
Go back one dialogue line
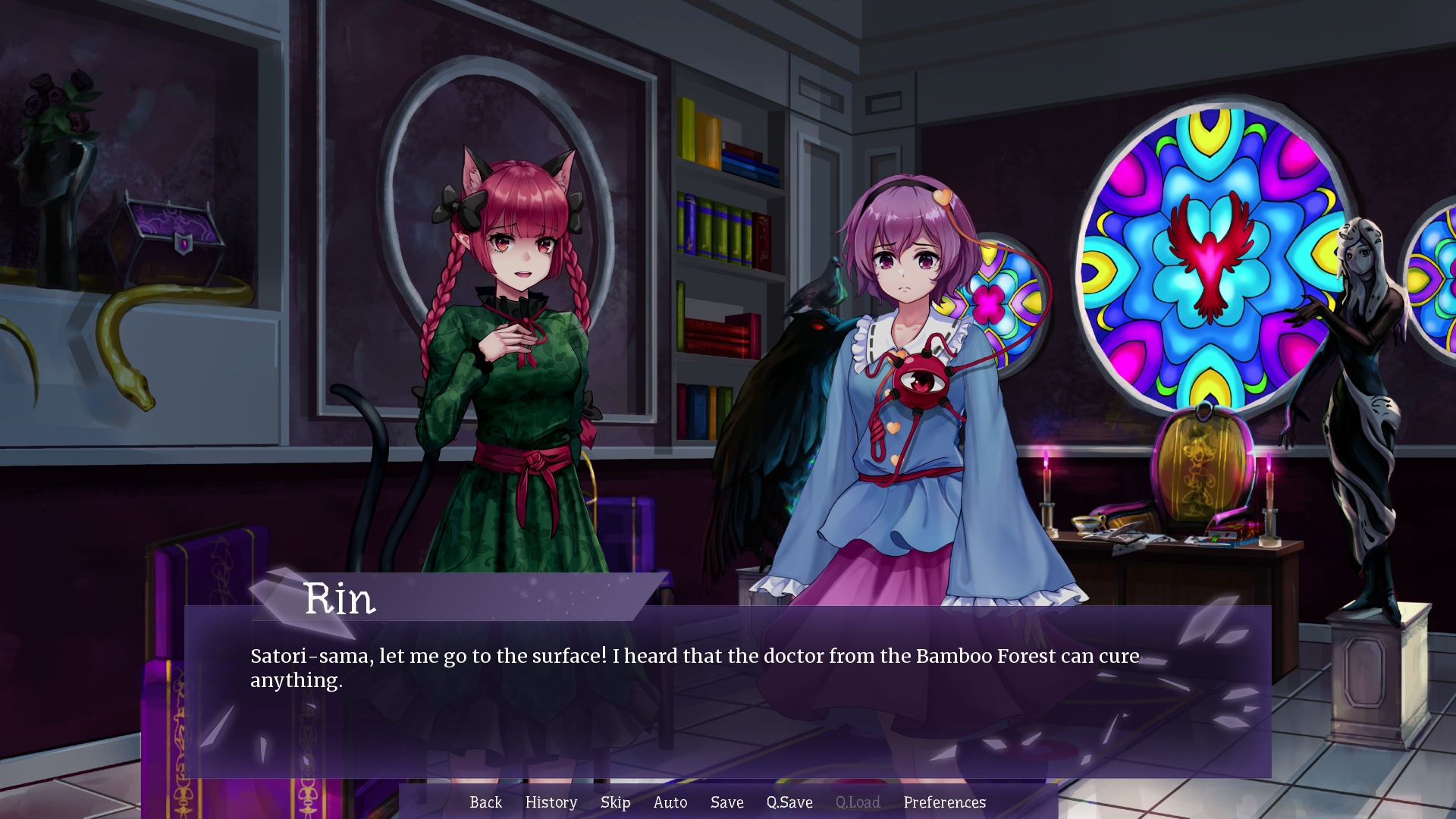point(485,802)
